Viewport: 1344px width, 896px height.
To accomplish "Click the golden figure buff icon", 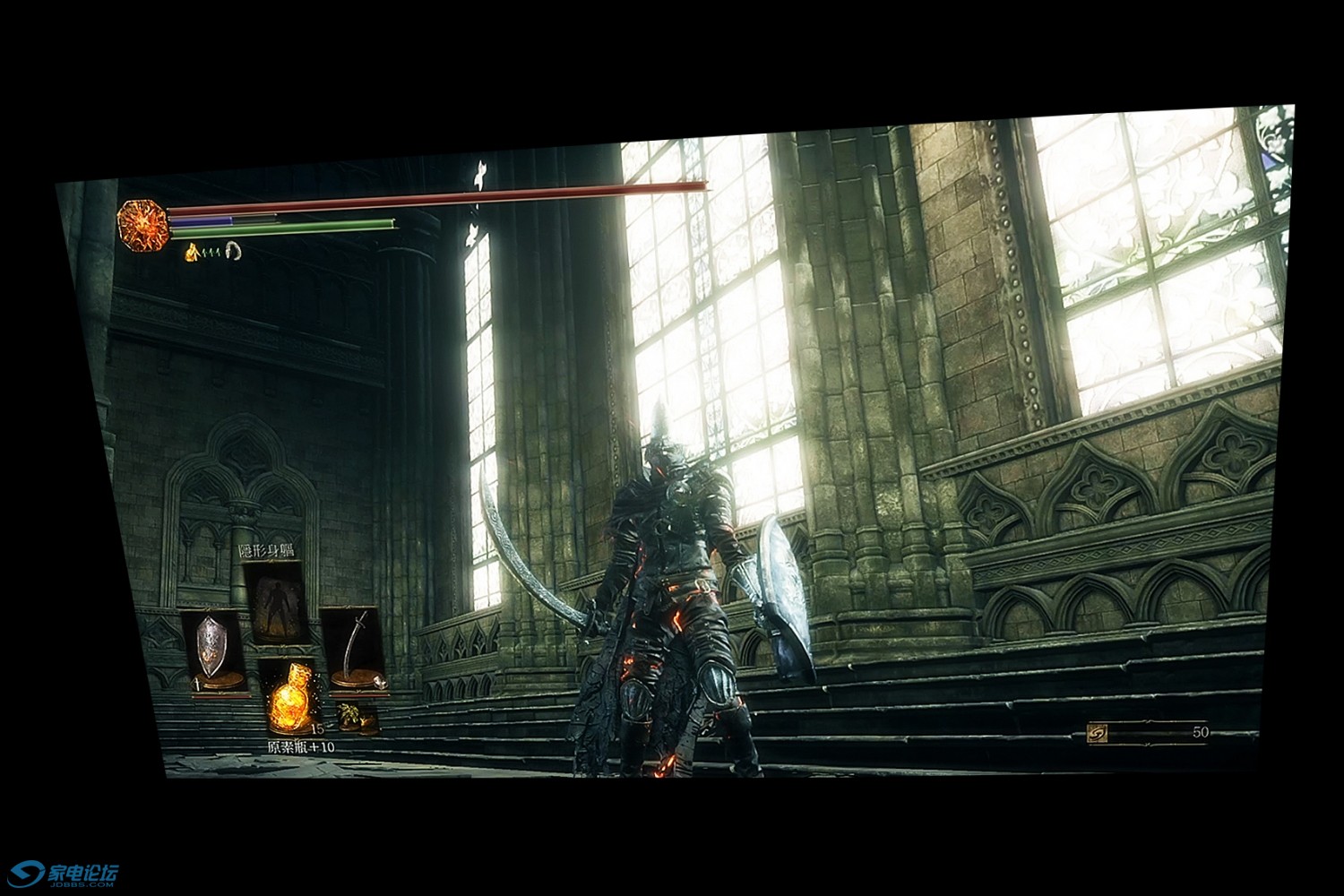I will [192, 254].
